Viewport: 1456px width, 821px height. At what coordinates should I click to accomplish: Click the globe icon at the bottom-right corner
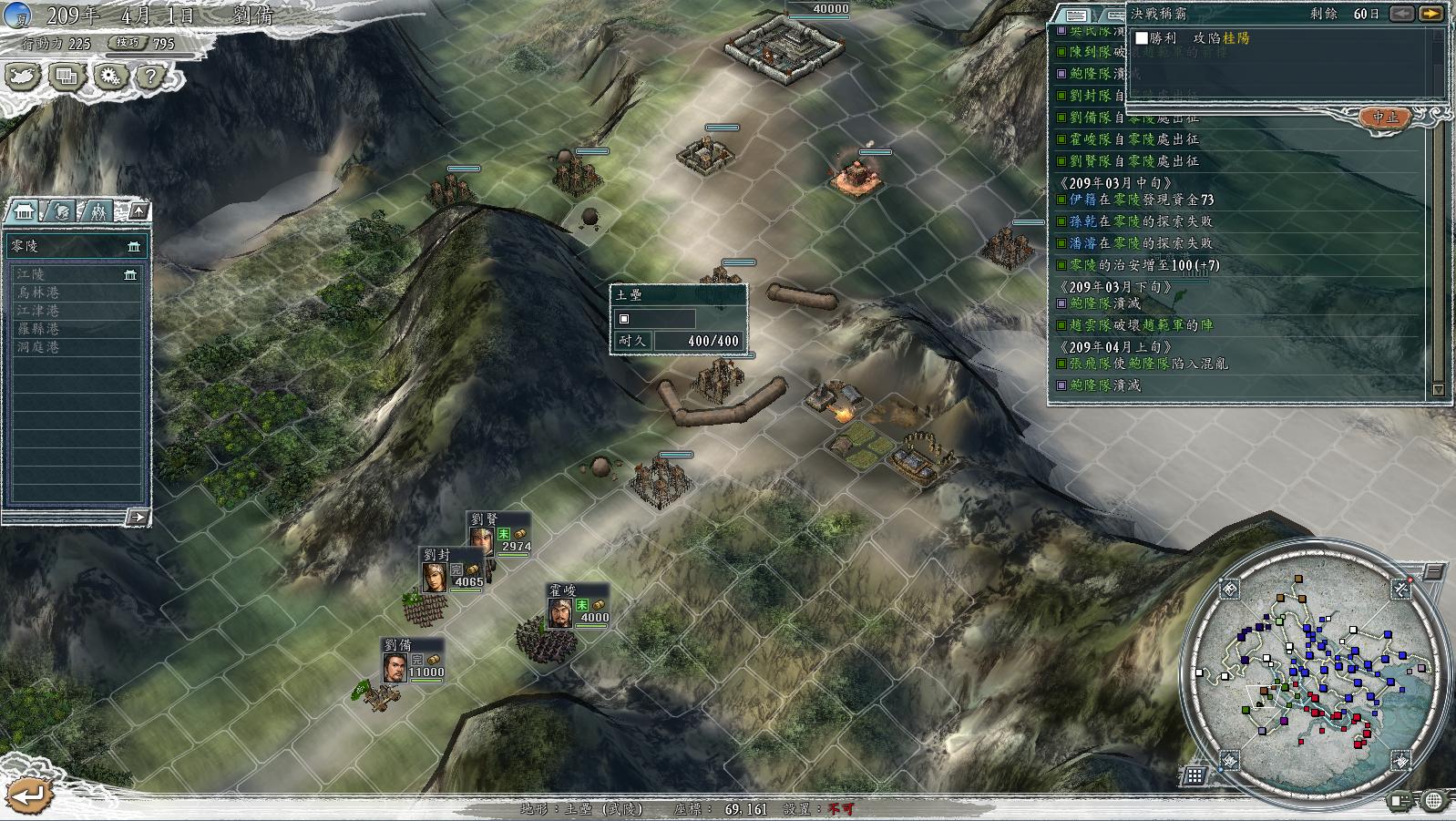pos(1433,800)
